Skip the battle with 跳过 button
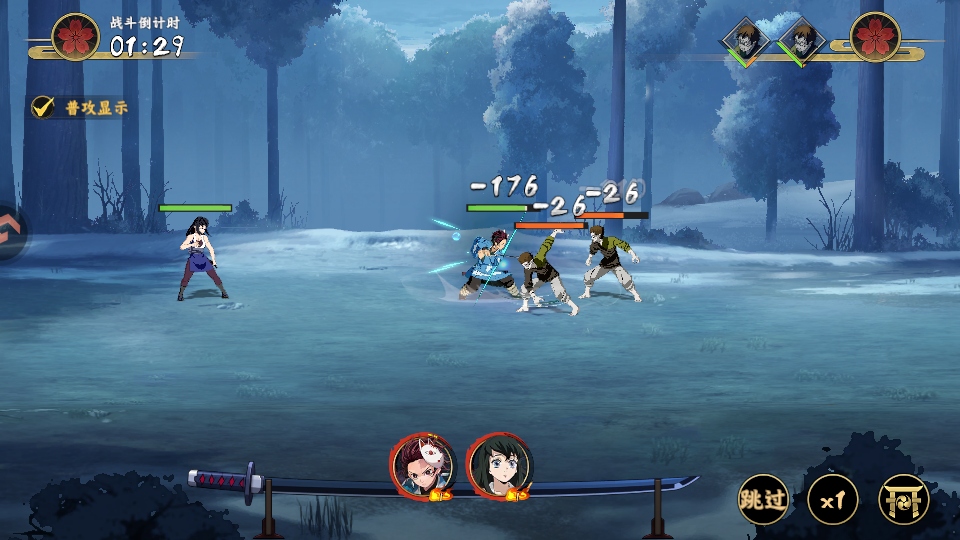This screenshot has height=540, width=960. 763,499
